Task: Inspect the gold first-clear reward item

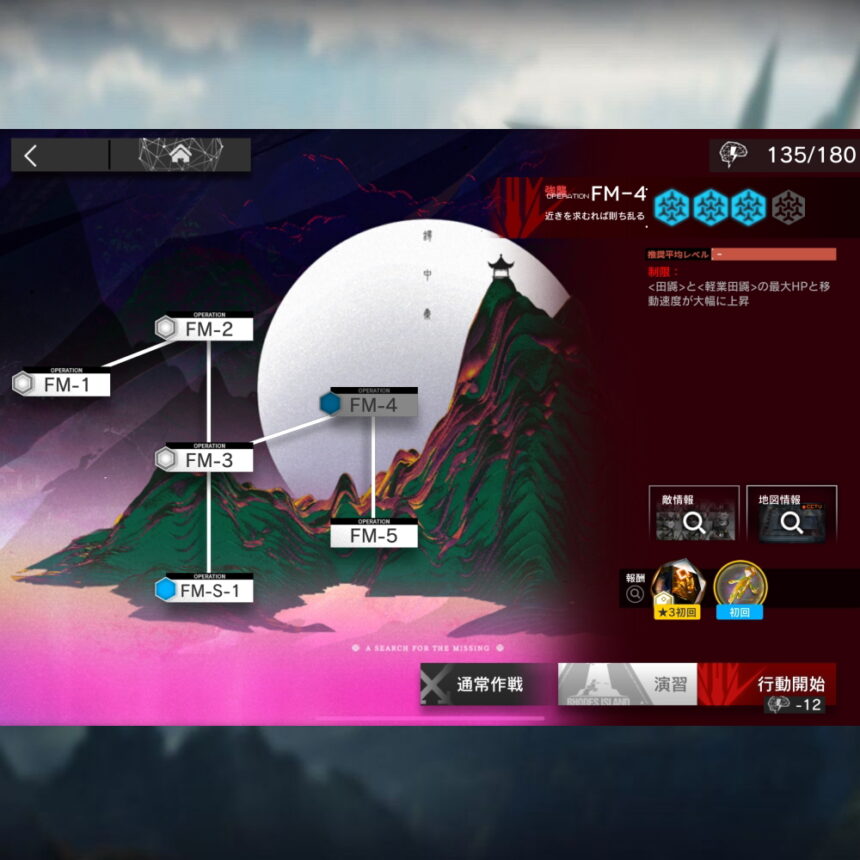Action: coord(740,586)
